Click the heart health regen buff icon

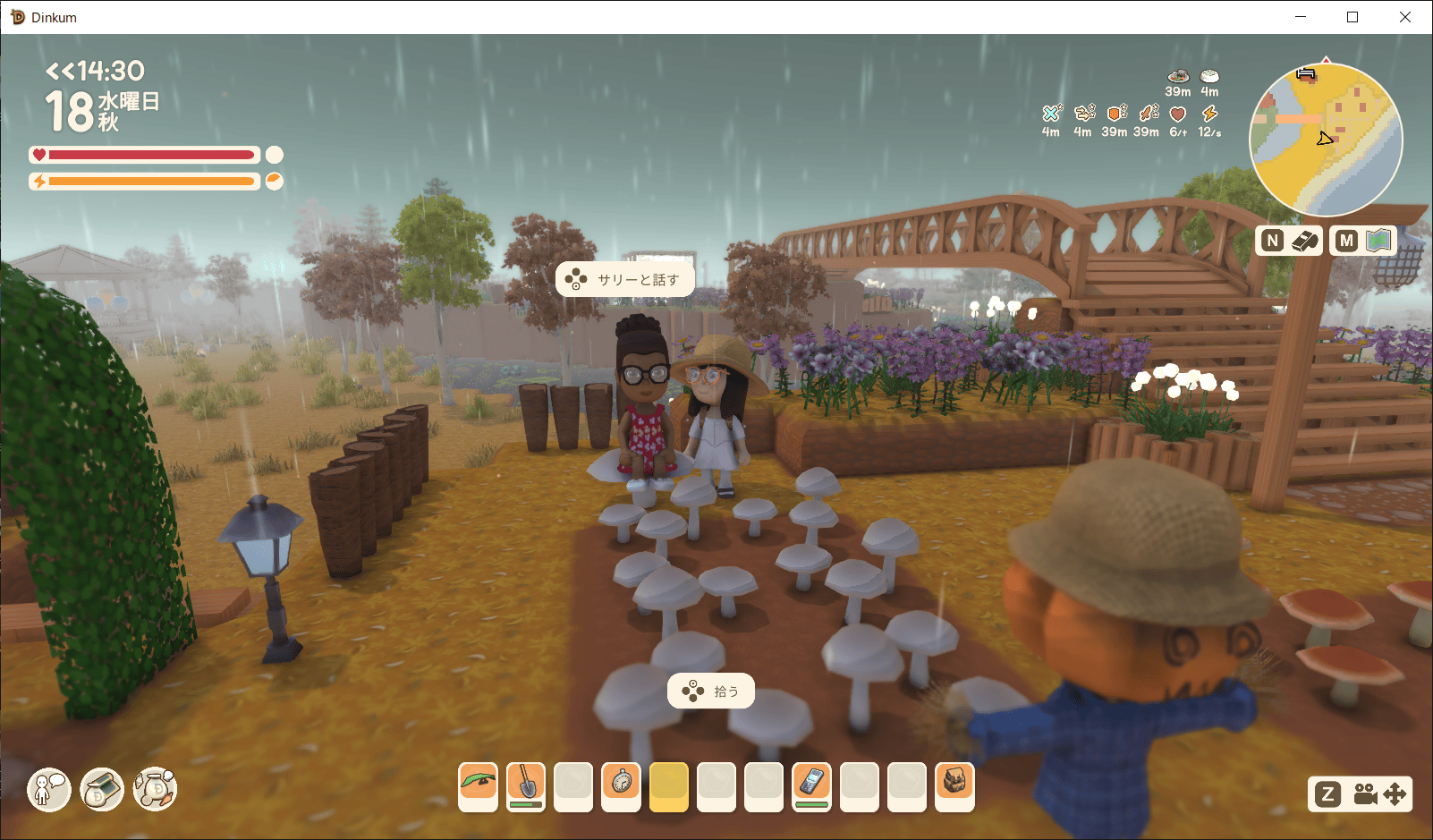pos(1178,115)
